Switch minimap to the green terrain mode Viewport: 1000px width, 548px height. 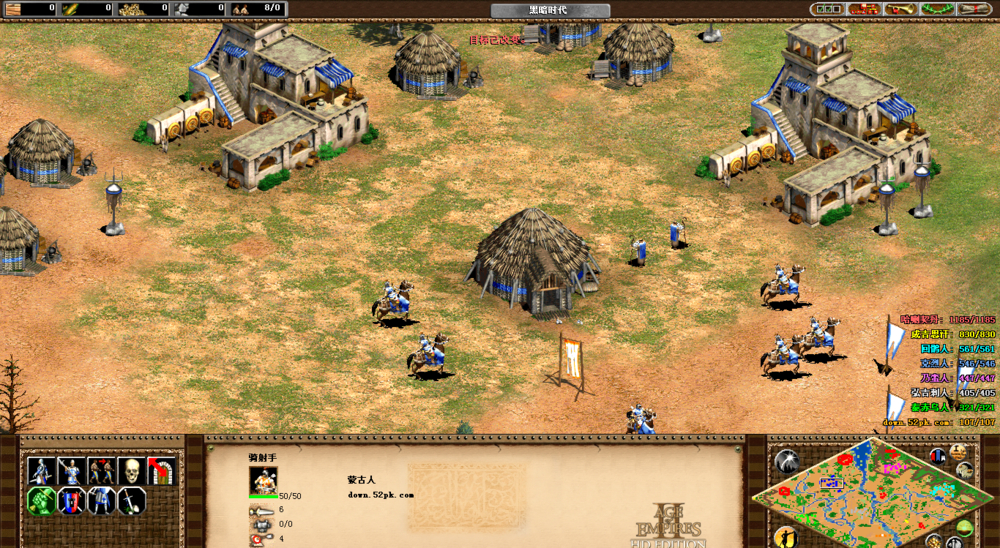[964, 528]
